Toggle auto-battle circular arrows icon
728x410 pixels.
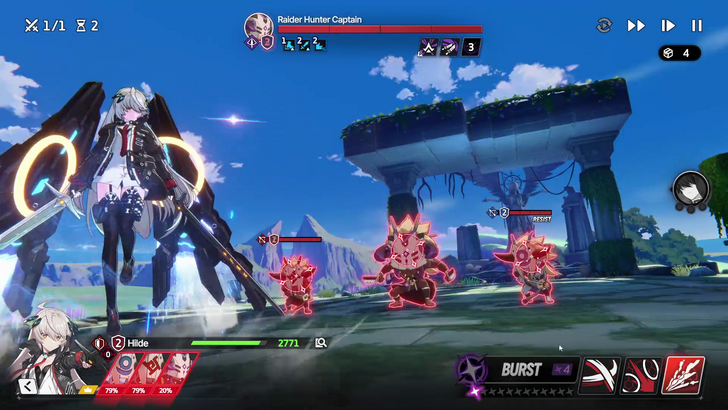pos(604,26)
